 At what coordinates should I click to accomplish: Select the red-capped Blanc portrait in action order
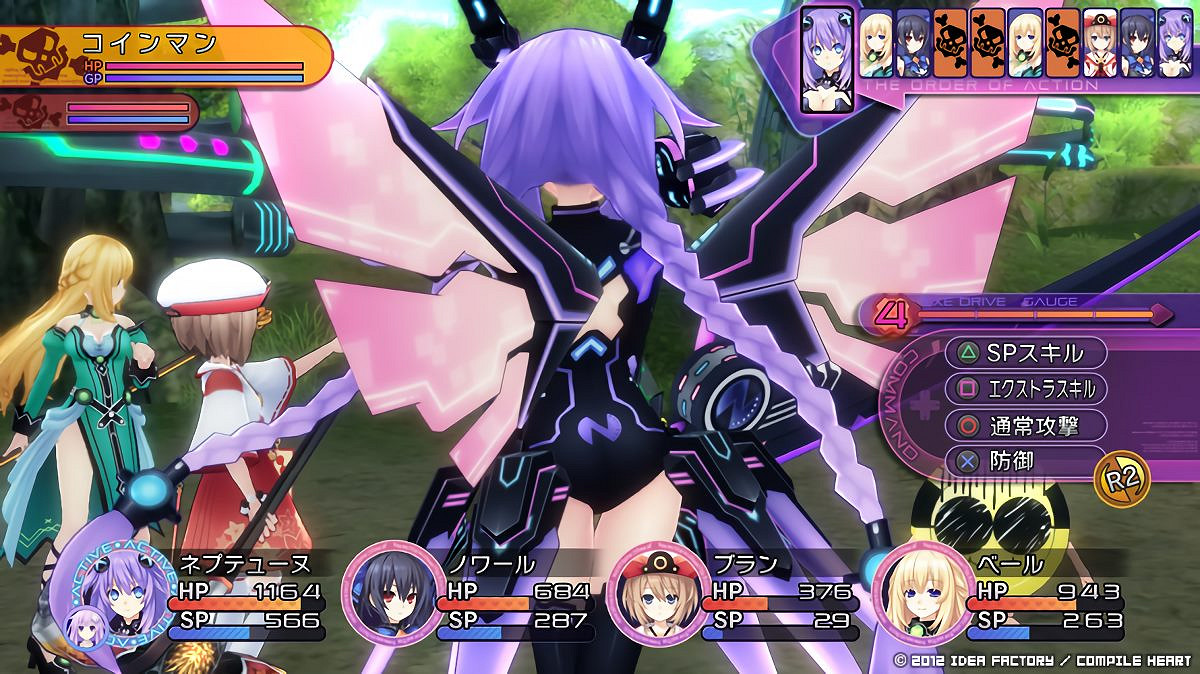click(x=1101, y=41)
